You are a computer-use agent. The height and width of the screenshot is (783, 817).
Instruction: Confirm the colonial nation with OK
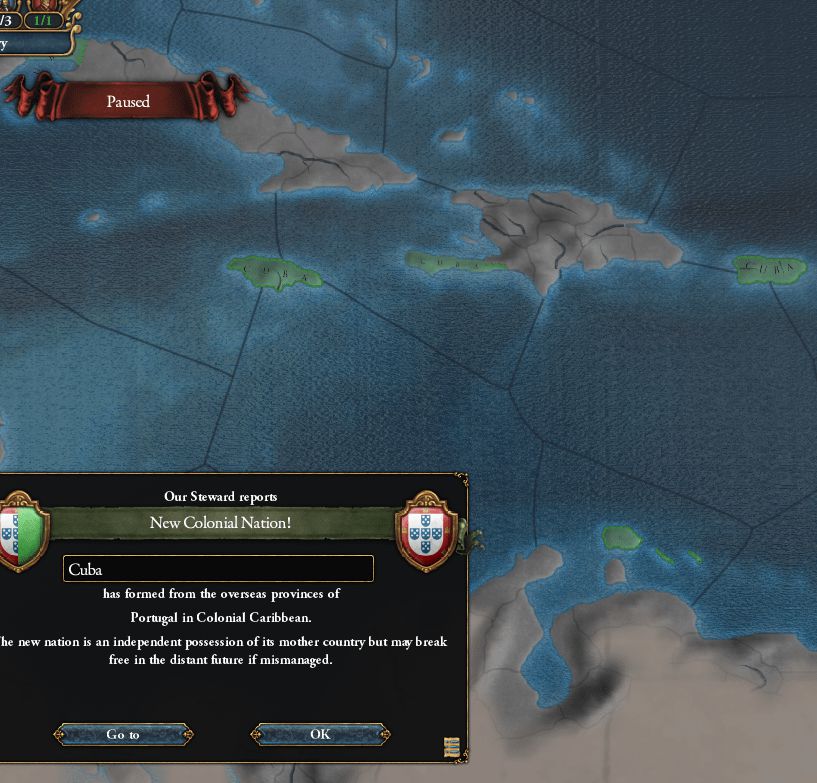click(x=319, y=734)
